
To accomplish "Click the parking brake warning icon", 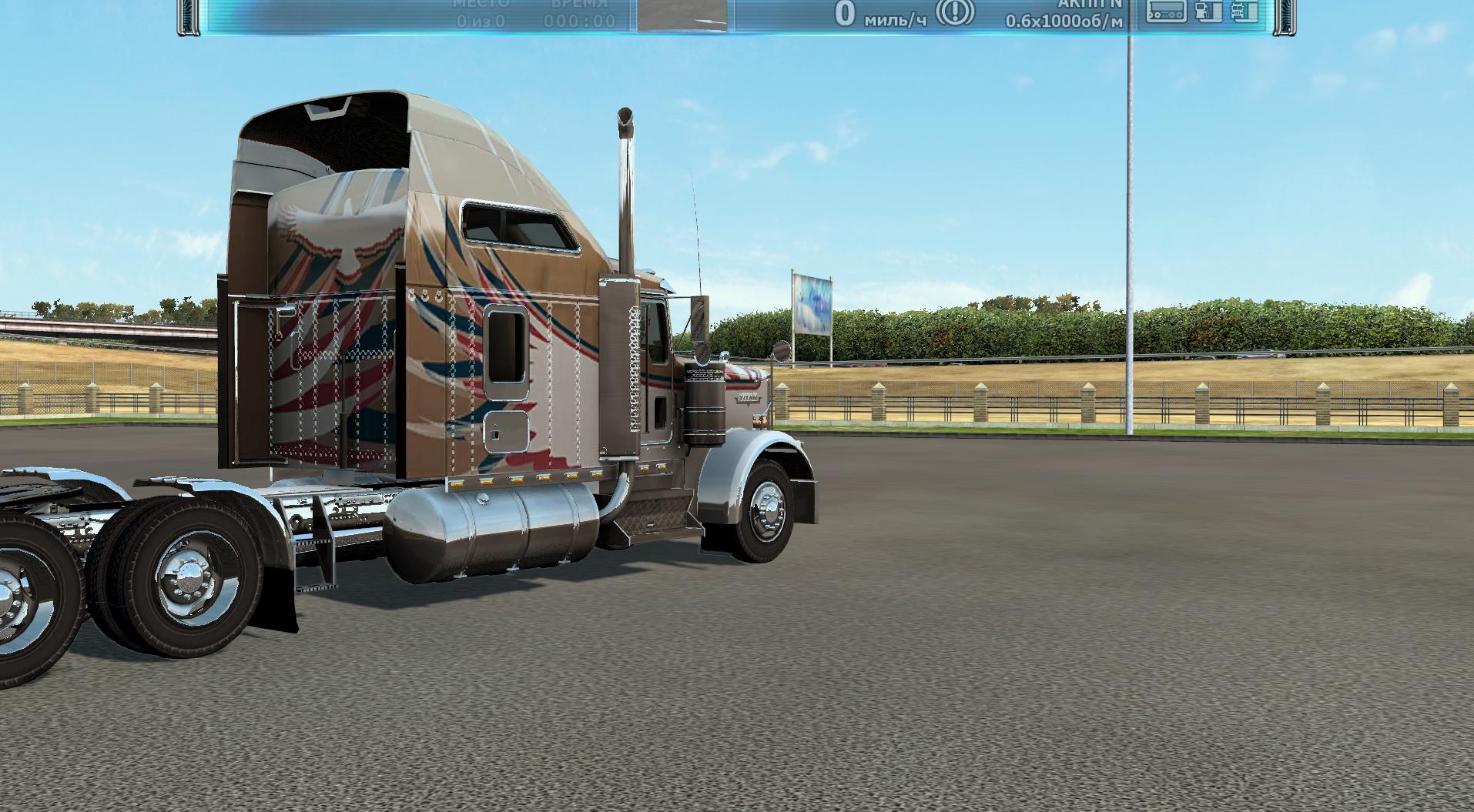I will (955, 12).
